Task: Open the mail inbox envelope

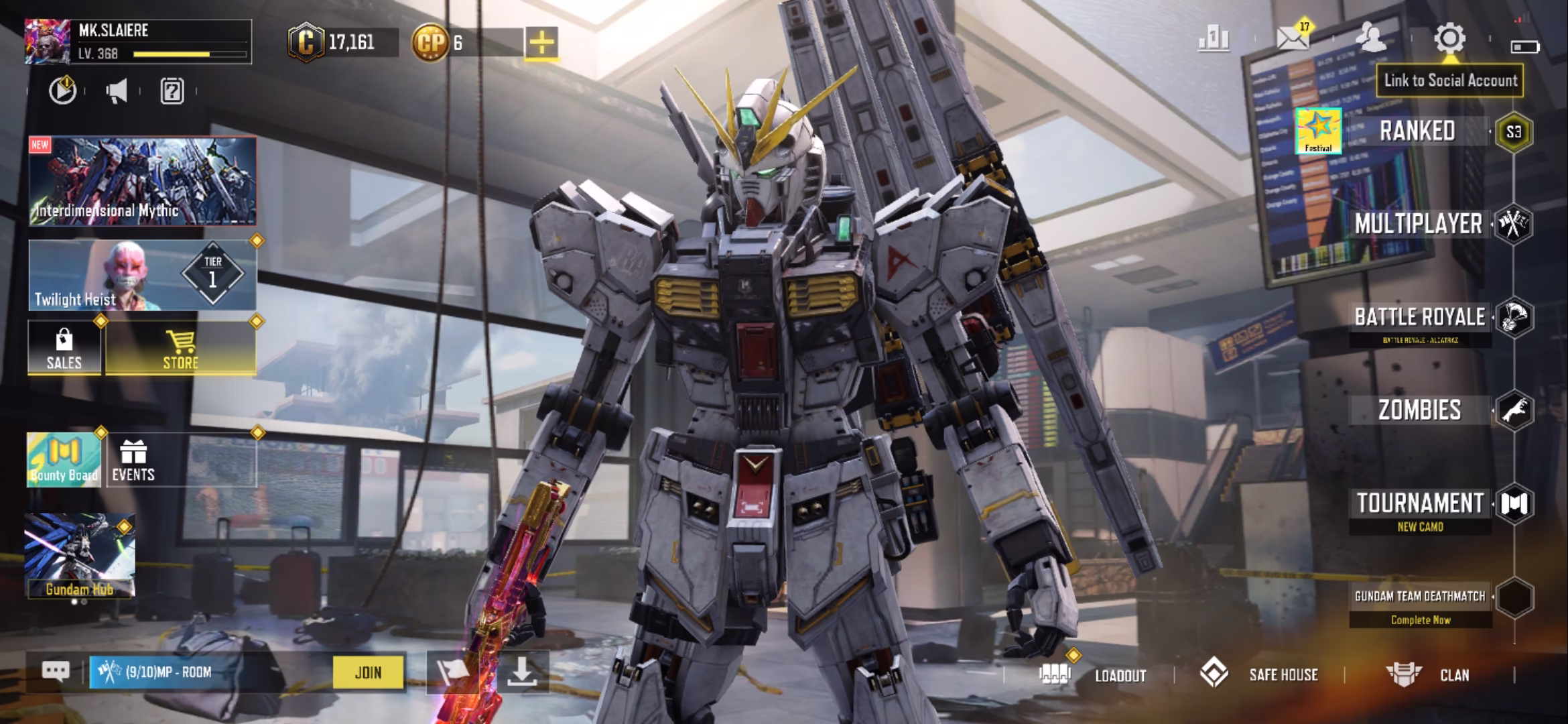Action: point(1293,39)
